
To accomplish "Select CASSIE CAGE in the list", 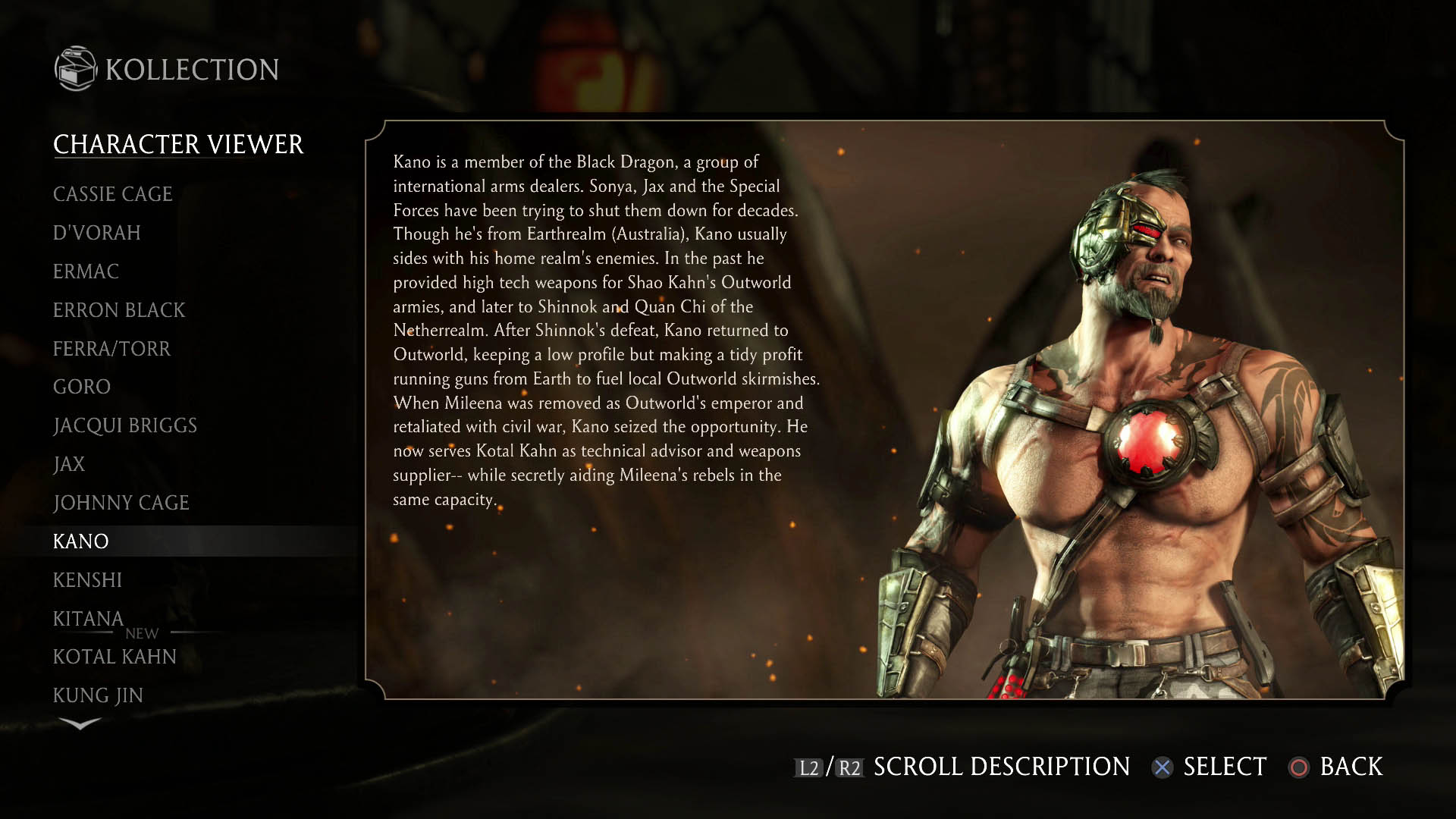I will (x=112, y=194).
